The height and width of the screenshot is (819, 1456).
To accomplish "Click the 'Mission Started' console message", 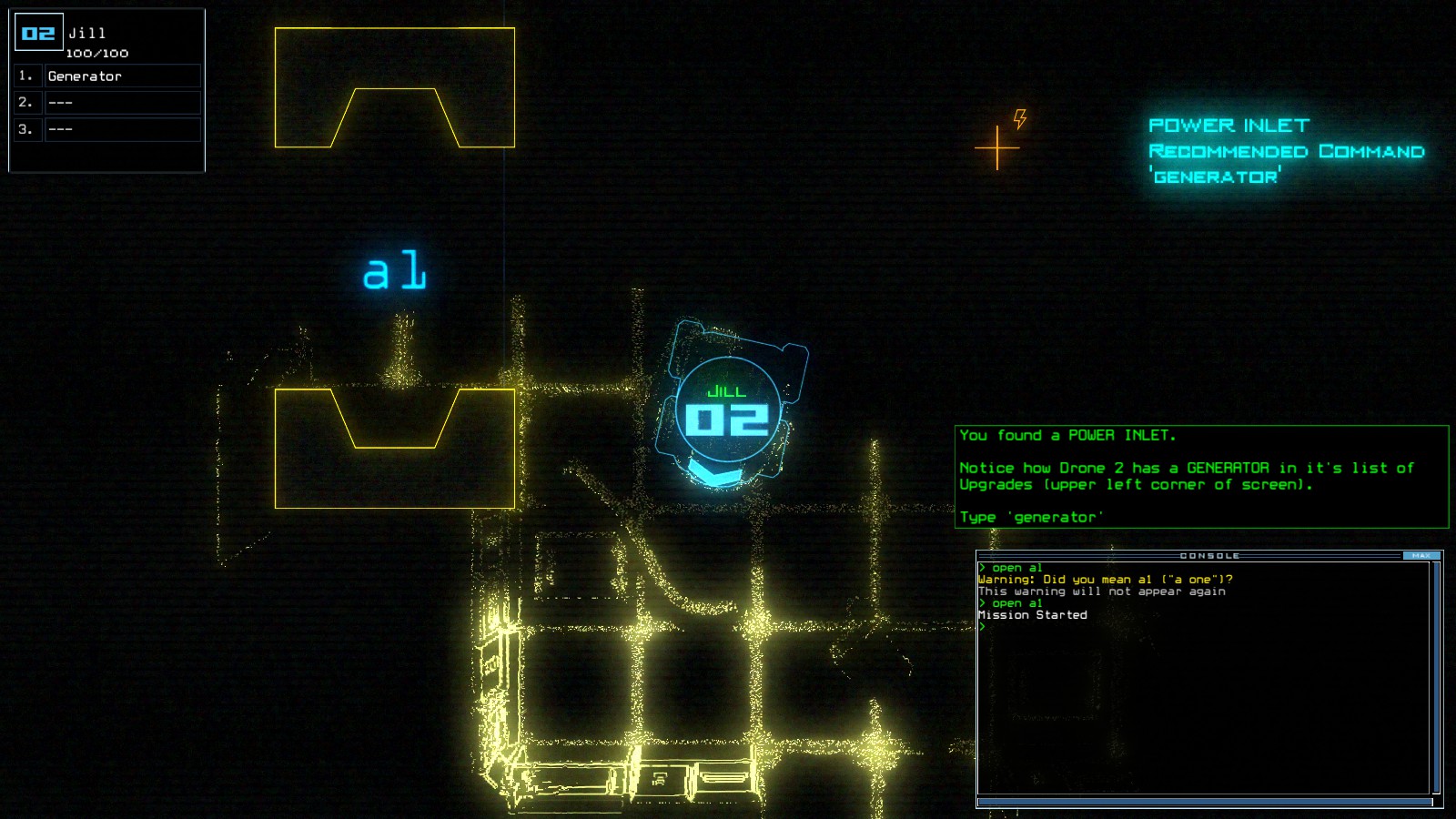I will coord(1031,614).
